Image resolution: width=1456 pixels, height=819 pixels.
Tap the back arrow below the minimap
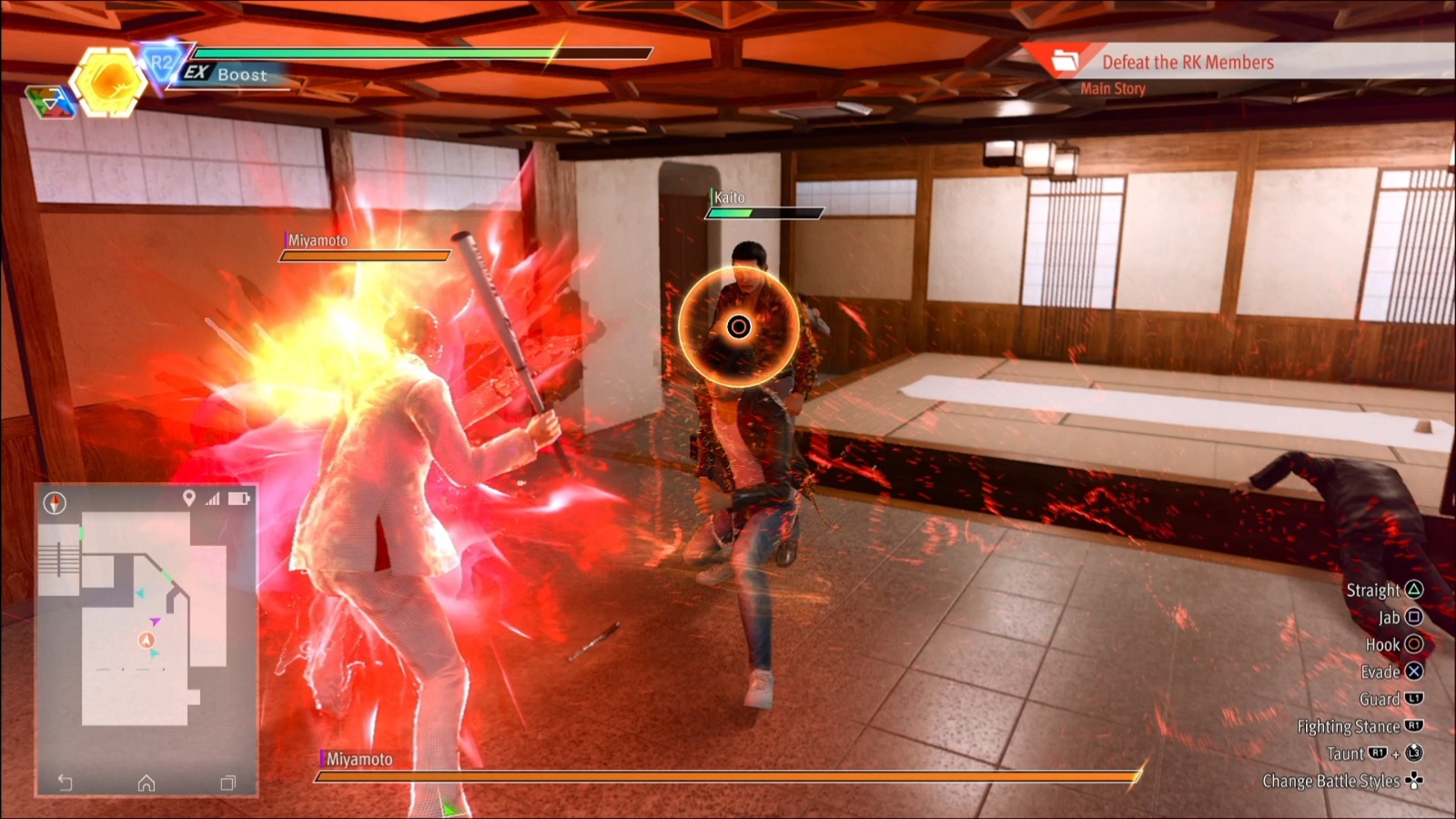click(x=66, y=782)
